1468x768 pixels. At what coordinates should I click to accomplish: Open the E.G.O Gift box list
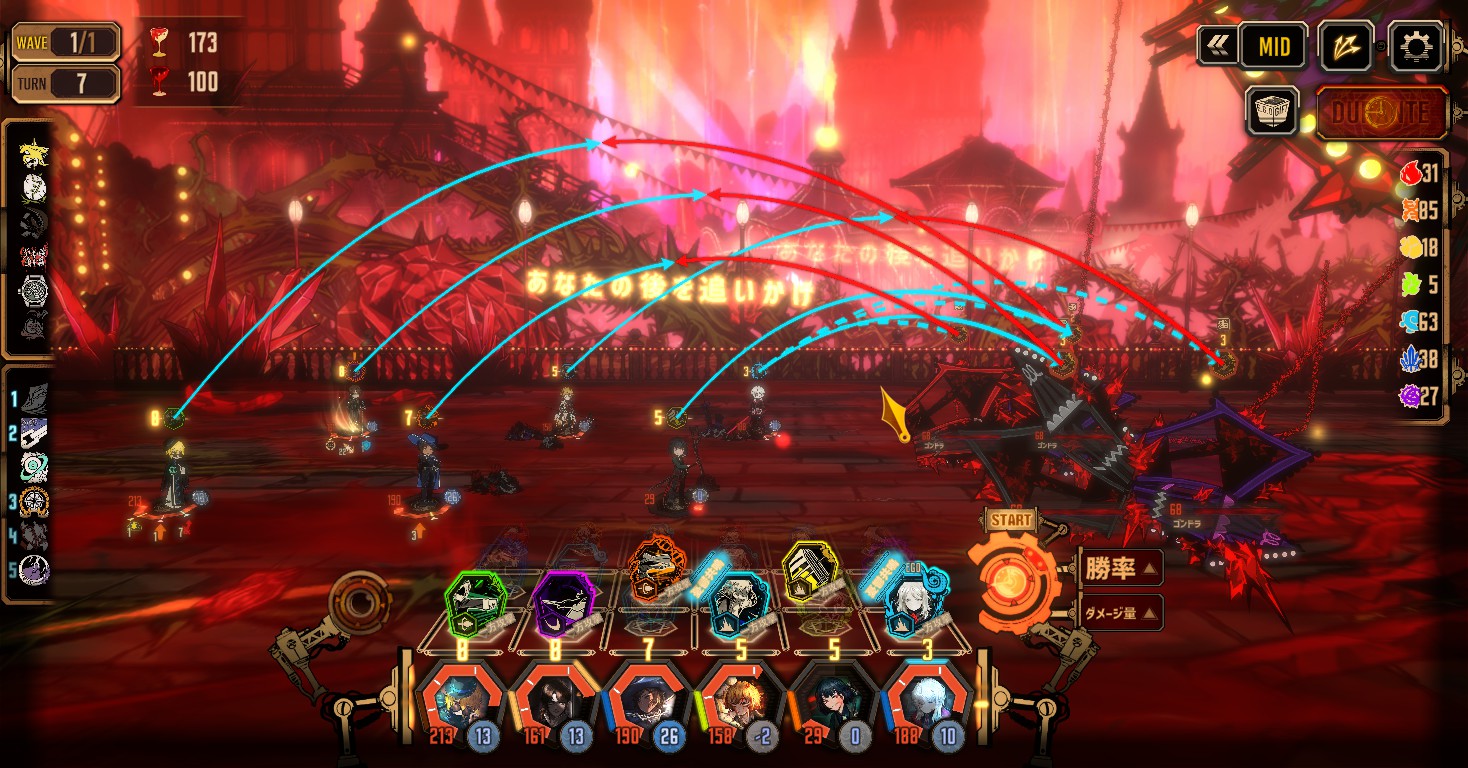coord(1273,110)
